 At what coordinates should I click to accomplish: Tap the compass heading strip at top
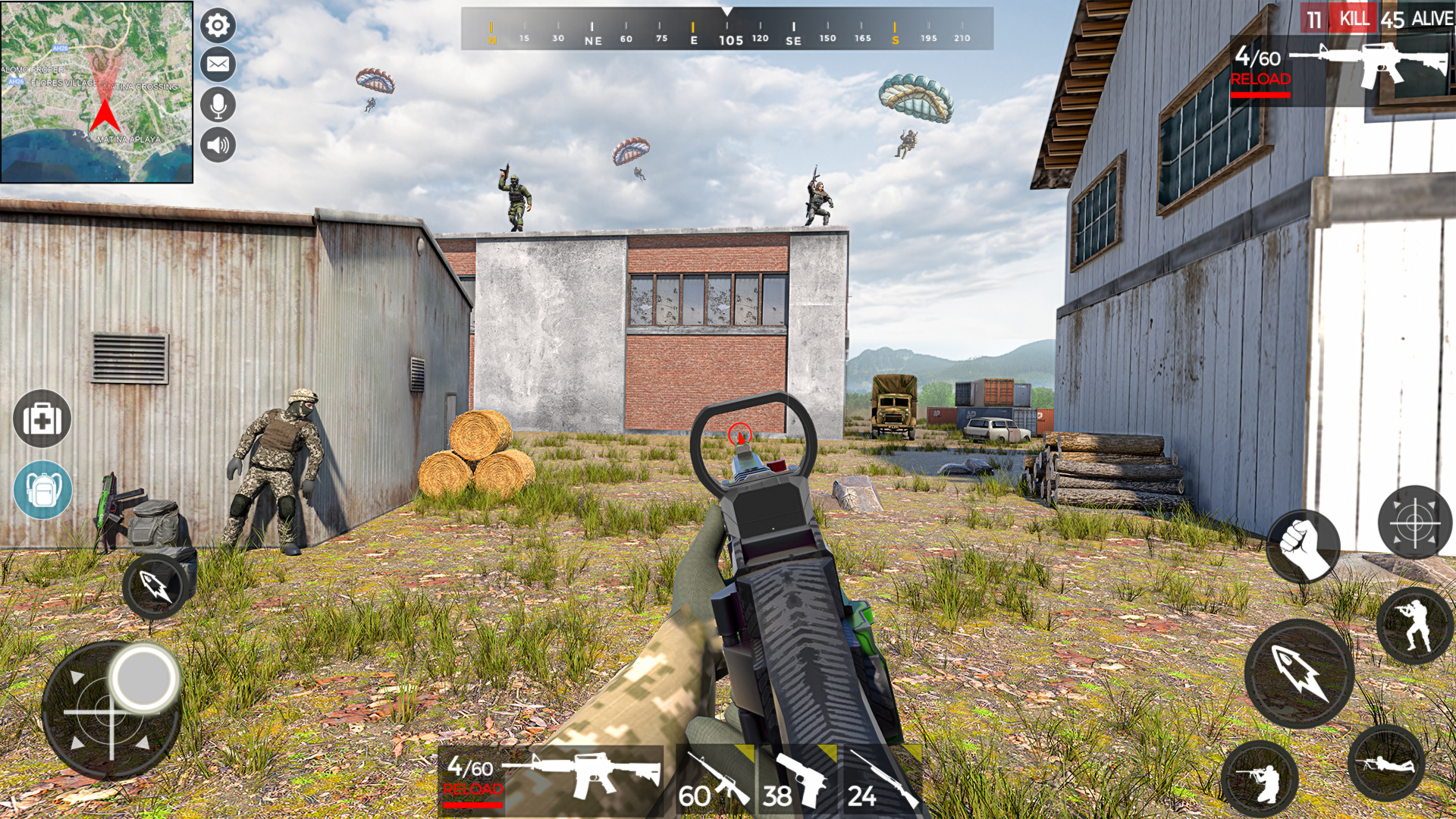pyautogui.click(x=728, y=30)
